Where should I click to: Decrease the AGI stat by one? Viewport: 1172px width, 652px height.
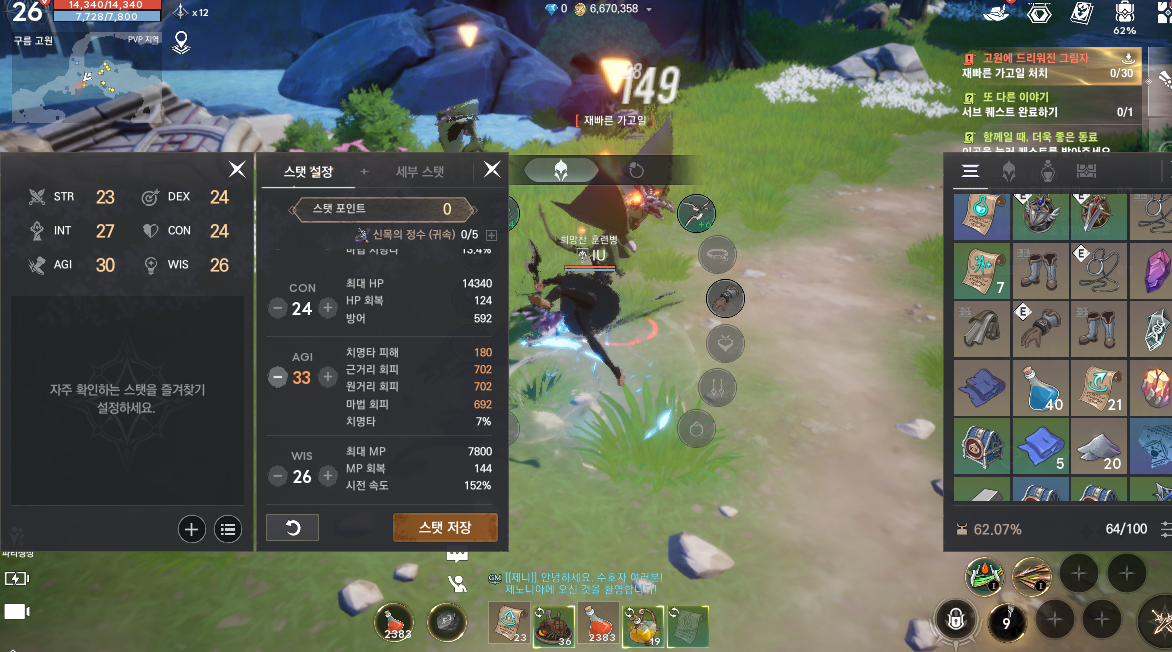tap(276, 377)
